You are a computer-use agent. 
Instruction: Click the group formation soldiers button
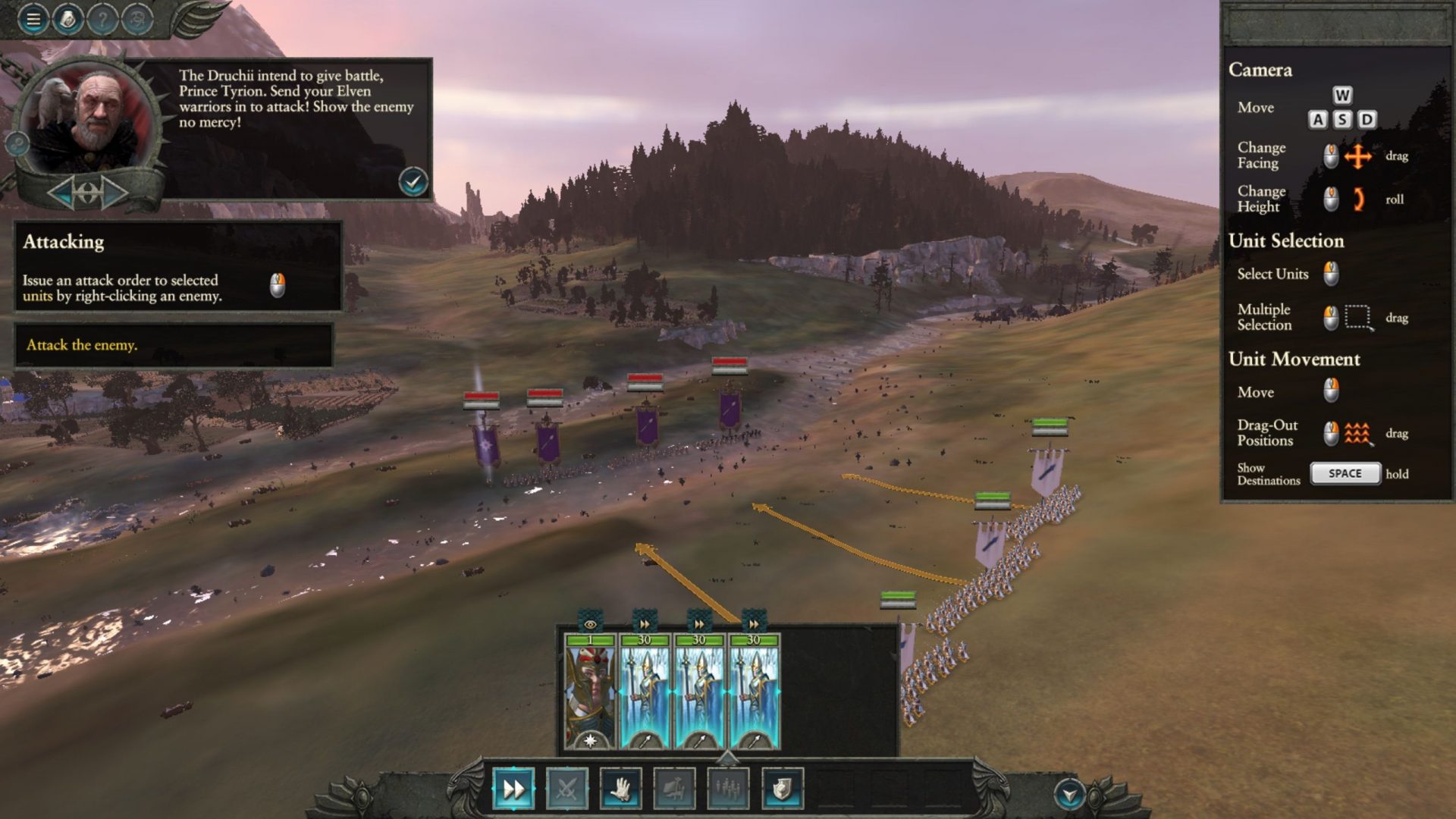[x=728, y=789]
